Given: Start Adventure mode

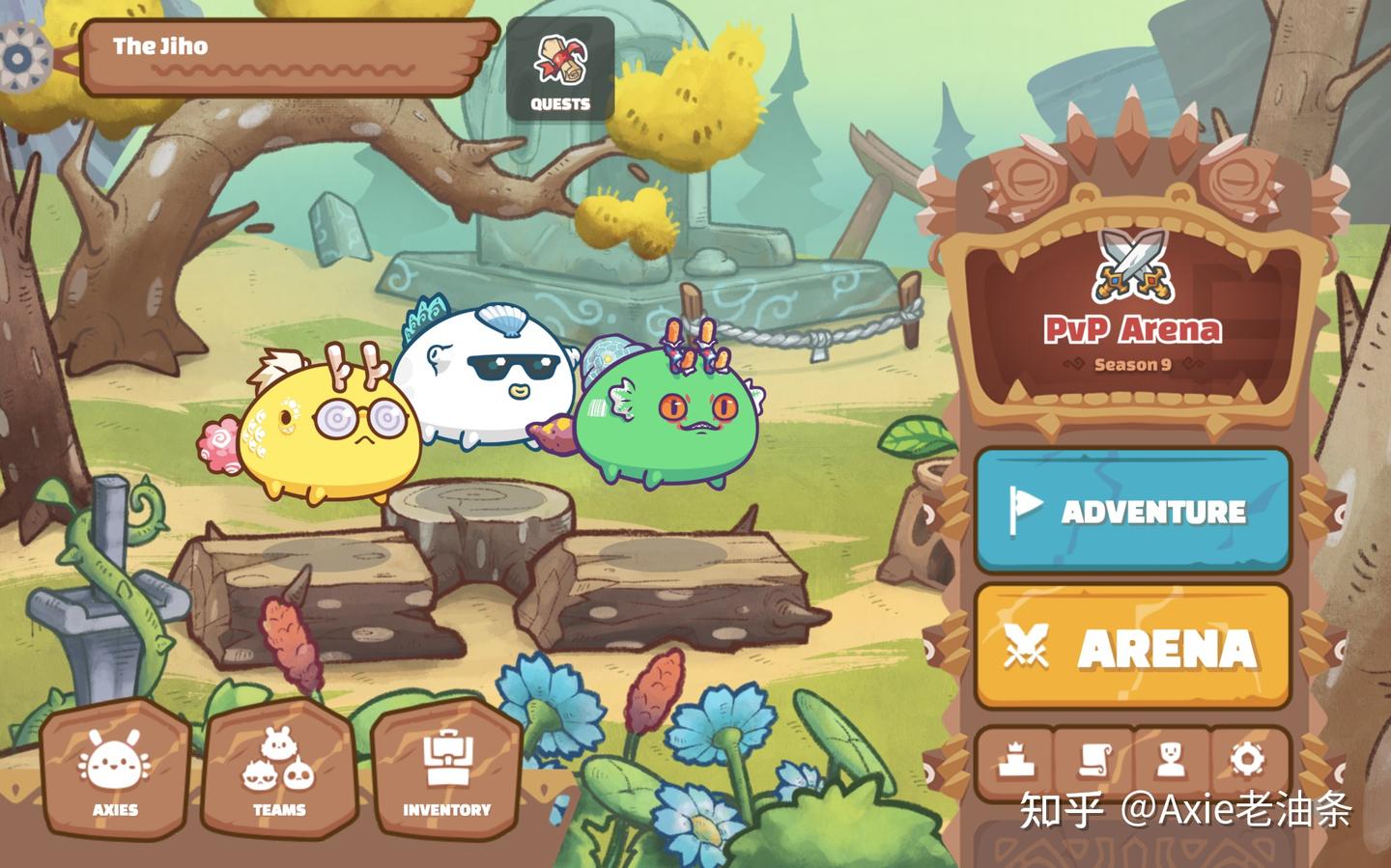Looking at the screenshot, I should point(1130,512).
